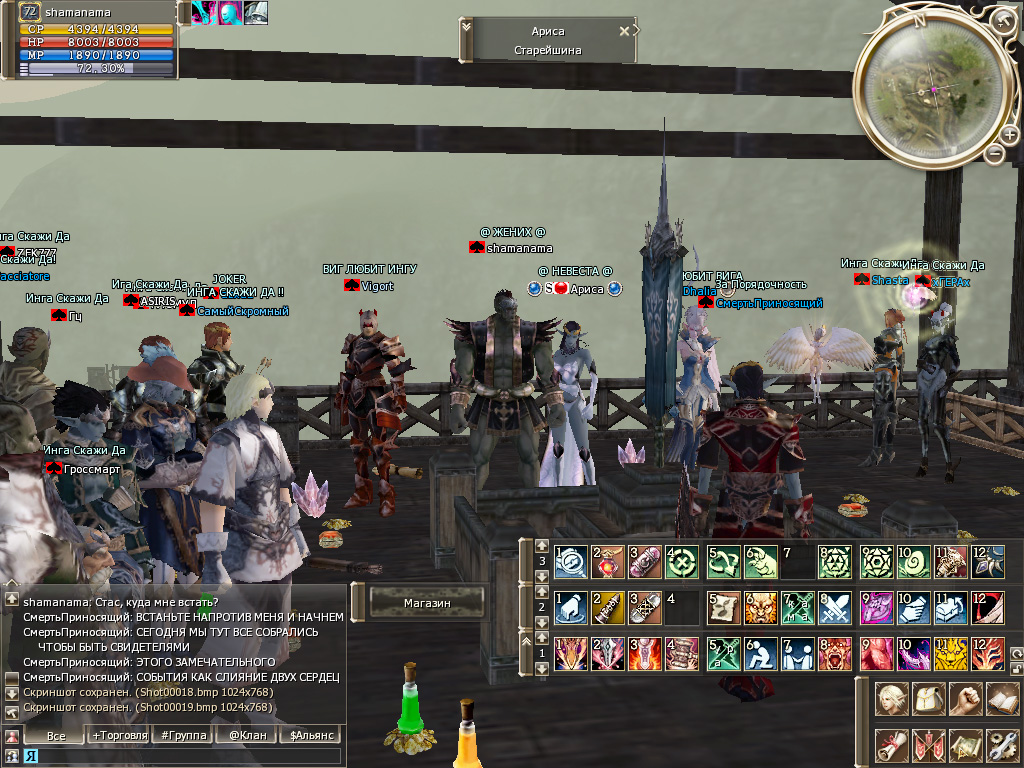
Task: Switch to the +Торговля chat tab
Action: pyautogui.click(x=117, y=735)
